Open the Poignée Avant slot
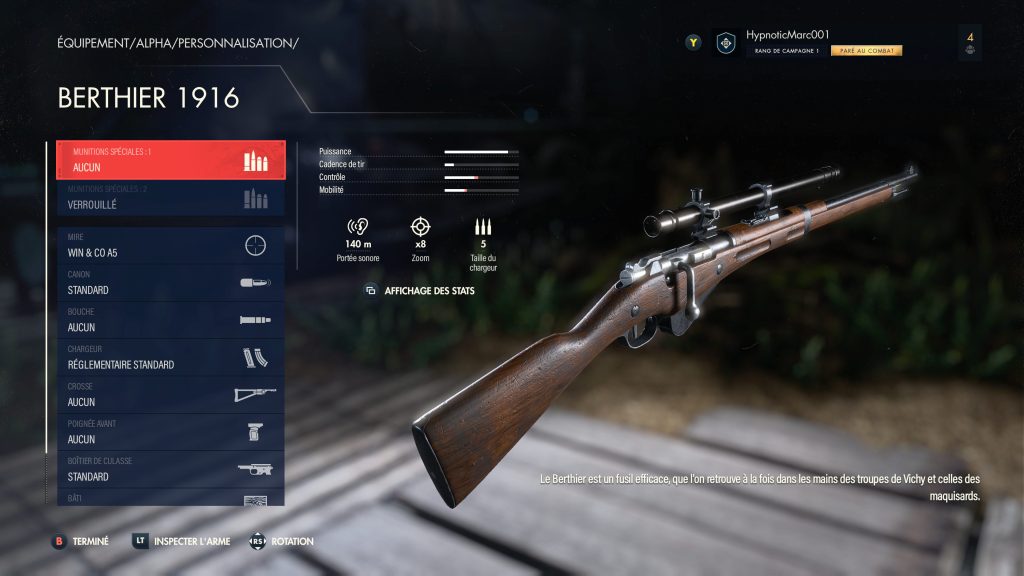Screen dimensions: 1024x576 (170, 432)
